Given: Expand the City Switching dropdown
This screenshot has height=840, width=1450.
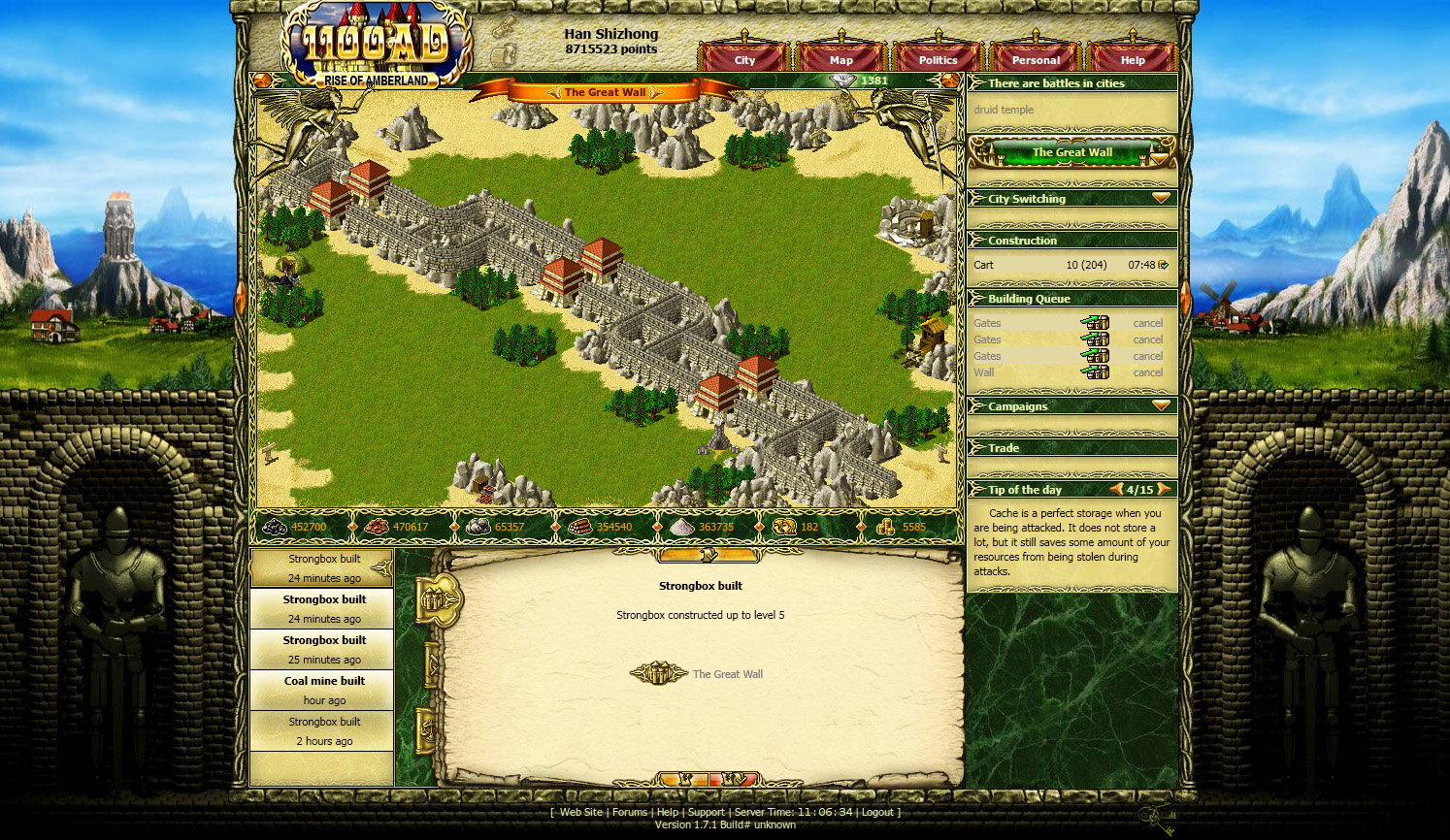Looking at the screenshot, I should tap(1161, 198).
